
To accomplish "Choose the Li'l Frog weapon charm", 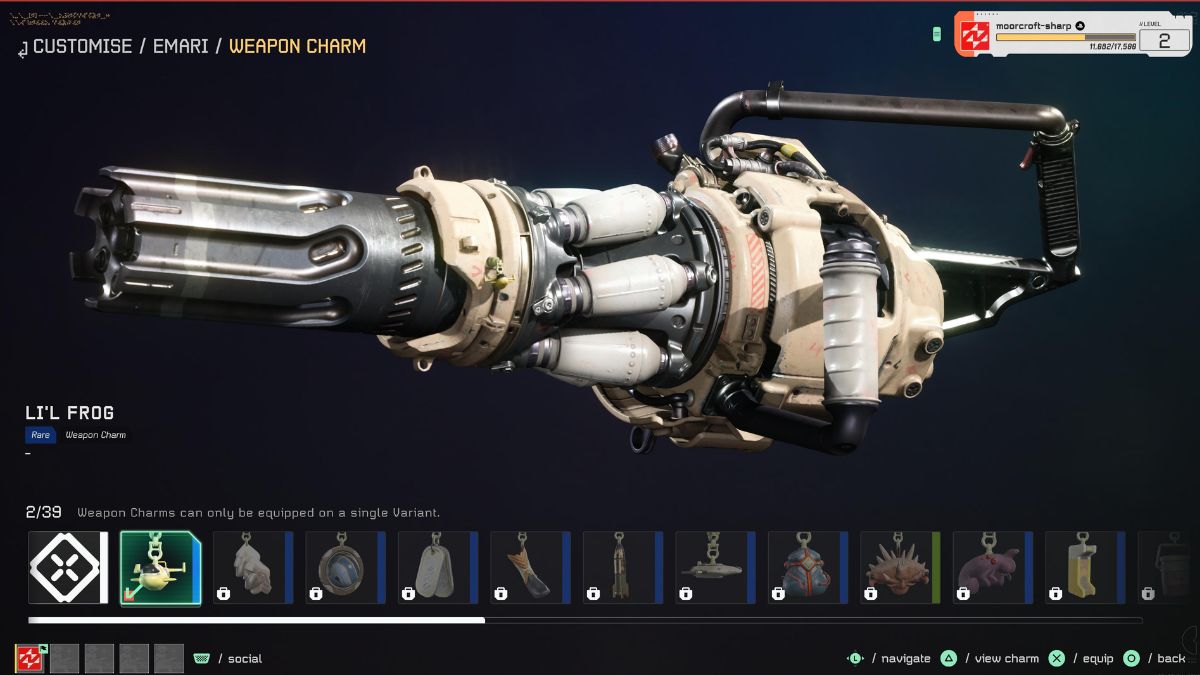I will click(160, 567).
